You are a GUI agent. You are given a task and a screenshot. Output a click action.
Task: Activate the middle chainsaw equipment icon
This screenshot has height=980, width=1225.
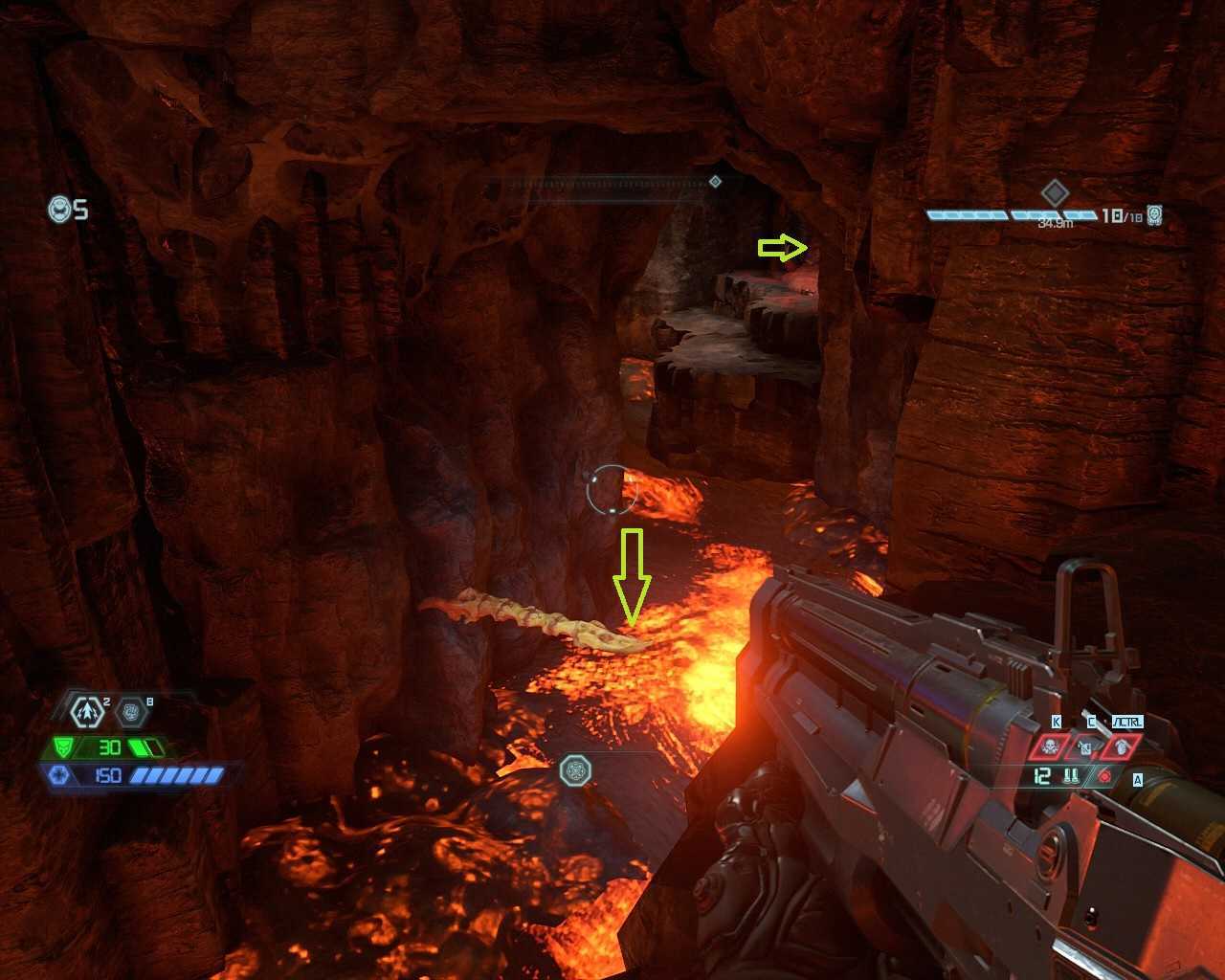click(1085, 747)
